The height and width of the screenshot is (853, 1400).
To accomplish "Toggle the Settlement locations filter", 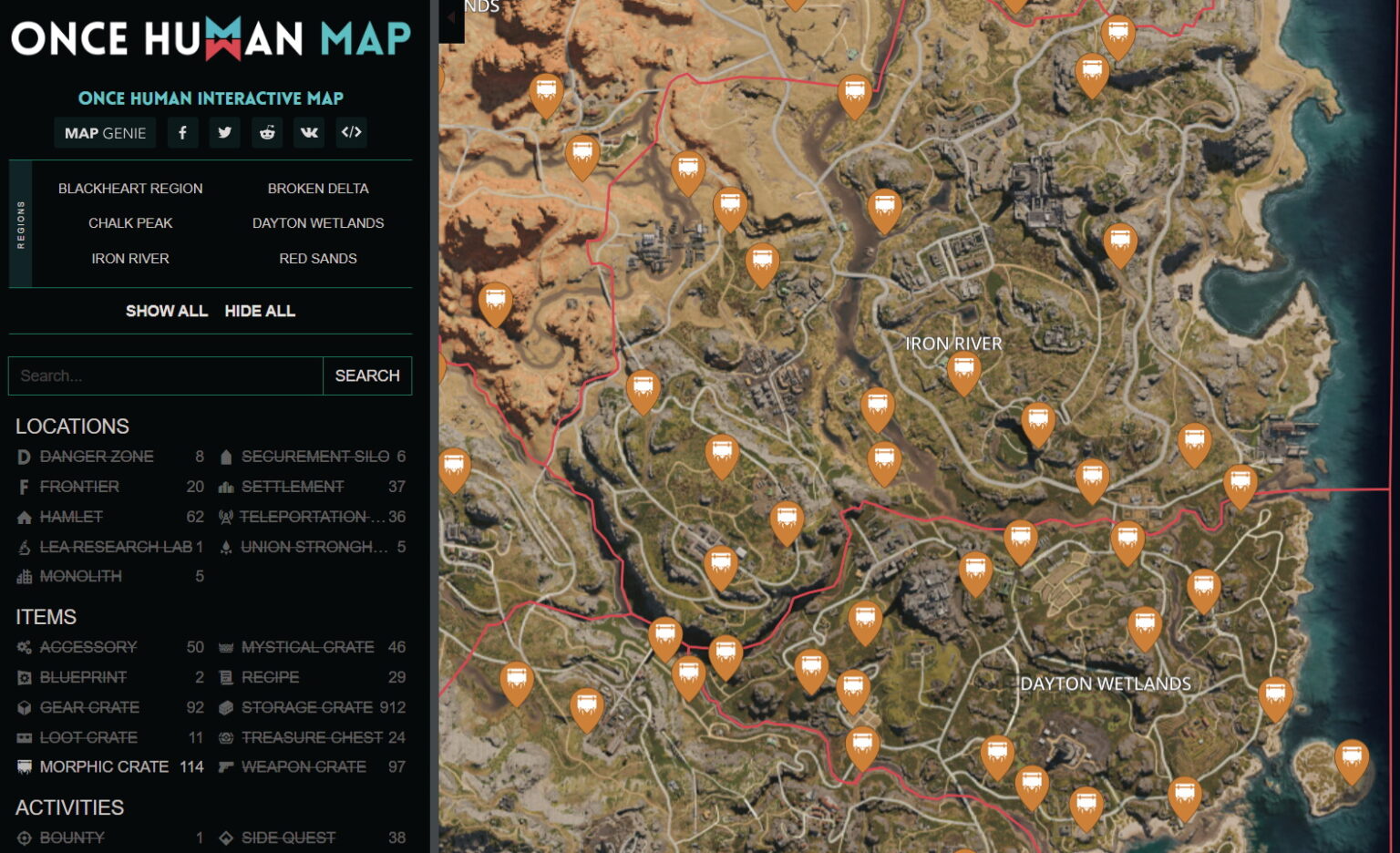I will click(x=293, y=487).
